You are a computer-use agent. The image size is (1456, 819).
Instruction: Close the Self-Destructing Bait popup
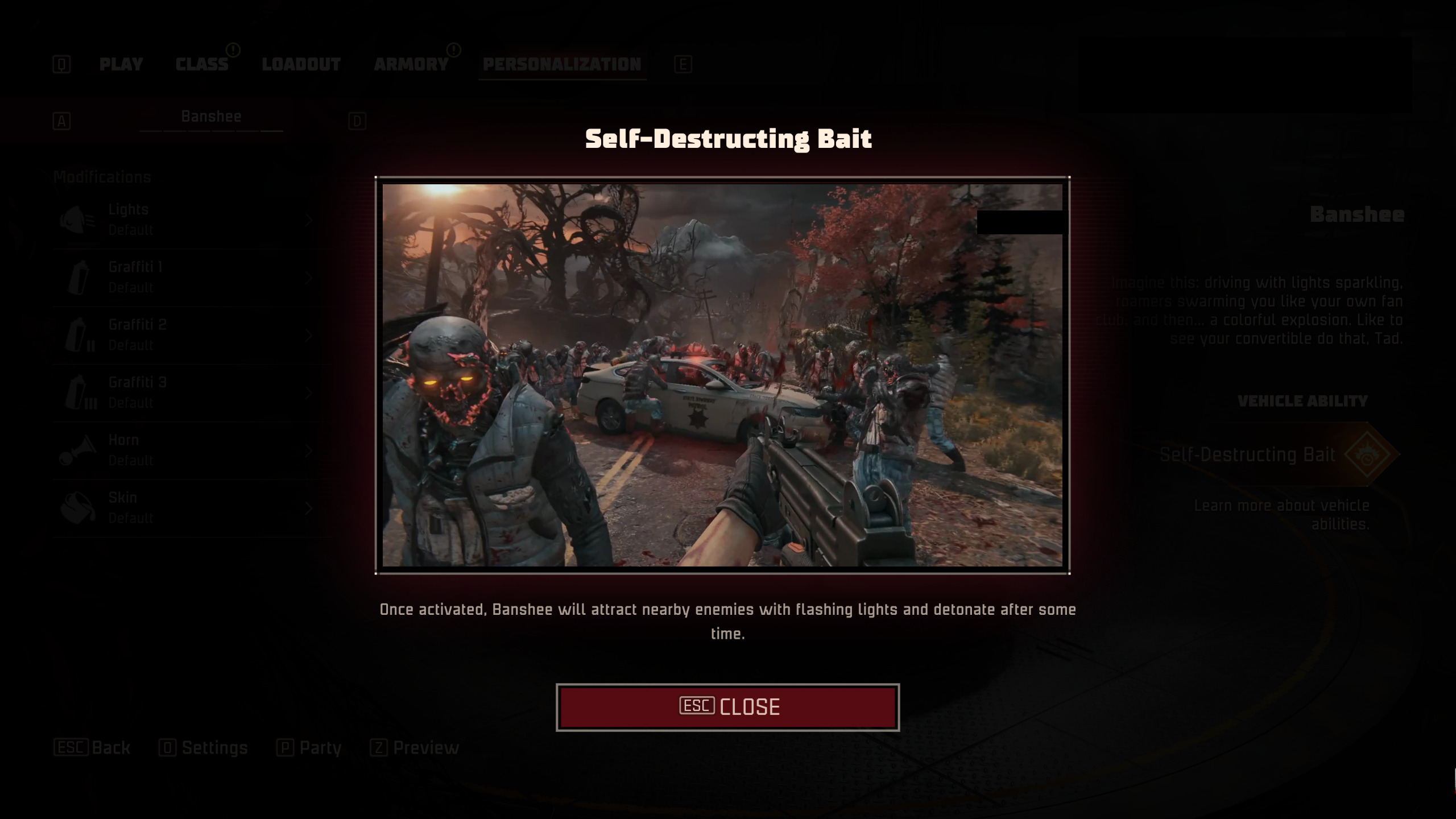coord(727,707)
